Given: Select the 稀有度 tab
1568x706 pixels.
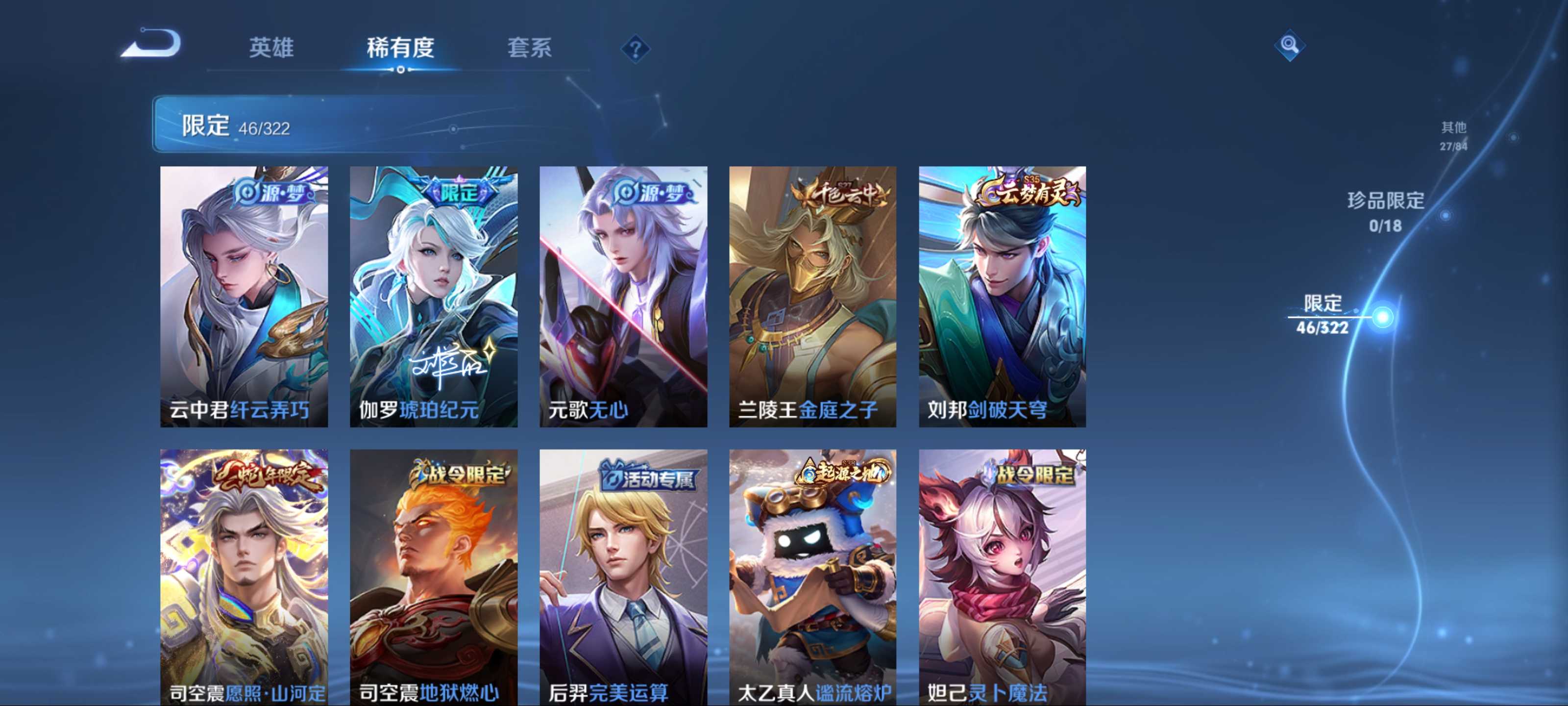Looking at the screenshot, I should [400, 48].
